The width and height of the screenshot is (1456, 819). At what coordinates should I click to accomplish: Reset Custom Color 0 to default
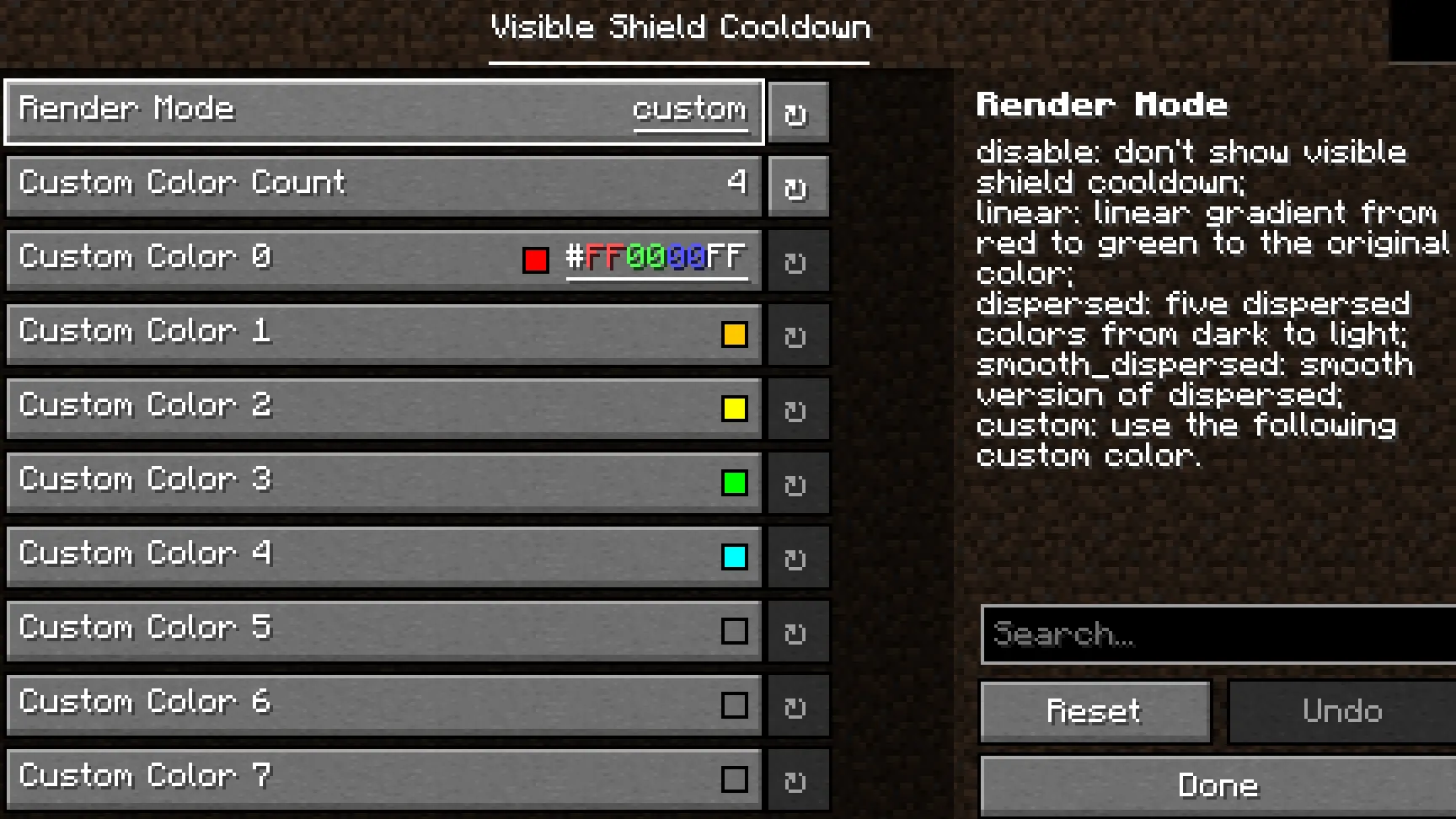point(797,260)
